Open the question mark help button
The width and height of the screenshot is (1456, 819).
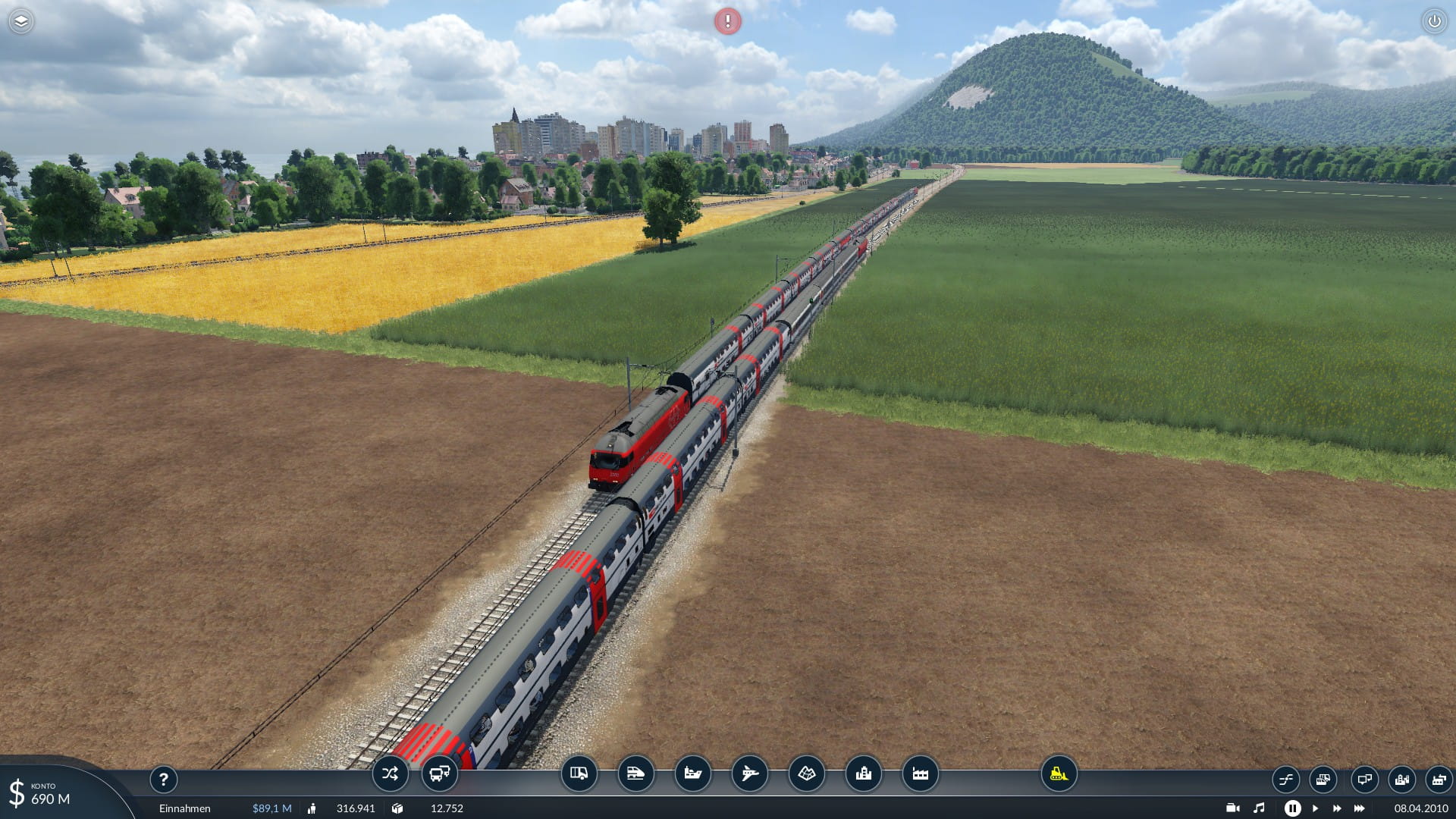(x=163, y=779)
